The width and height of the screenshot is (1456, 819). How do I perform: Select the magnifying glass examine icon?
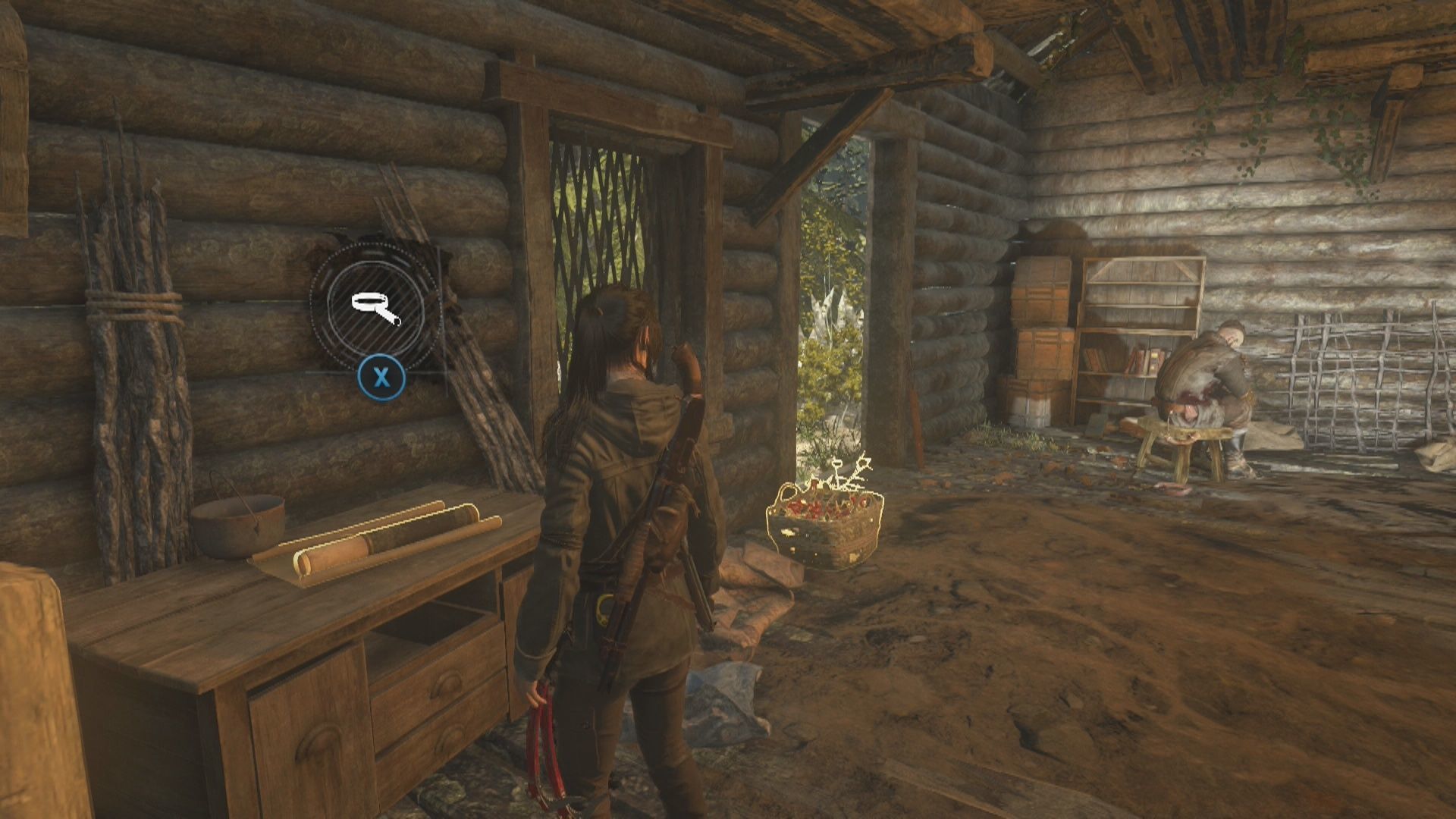[x=375, y=307]
